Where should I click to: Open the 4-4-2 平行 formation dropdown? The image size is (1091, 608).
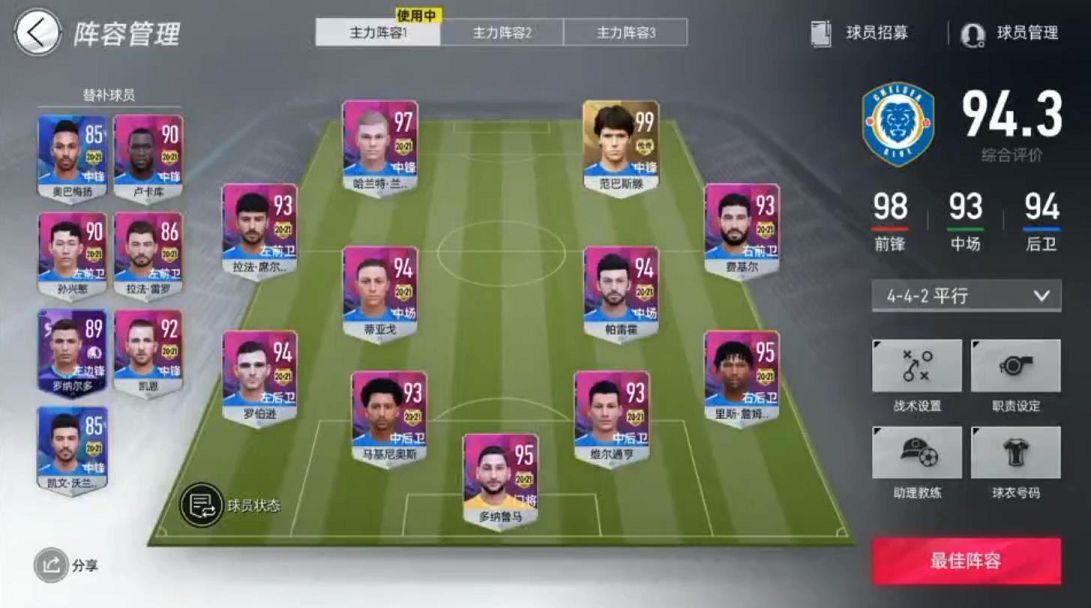[x=966, y=296]
